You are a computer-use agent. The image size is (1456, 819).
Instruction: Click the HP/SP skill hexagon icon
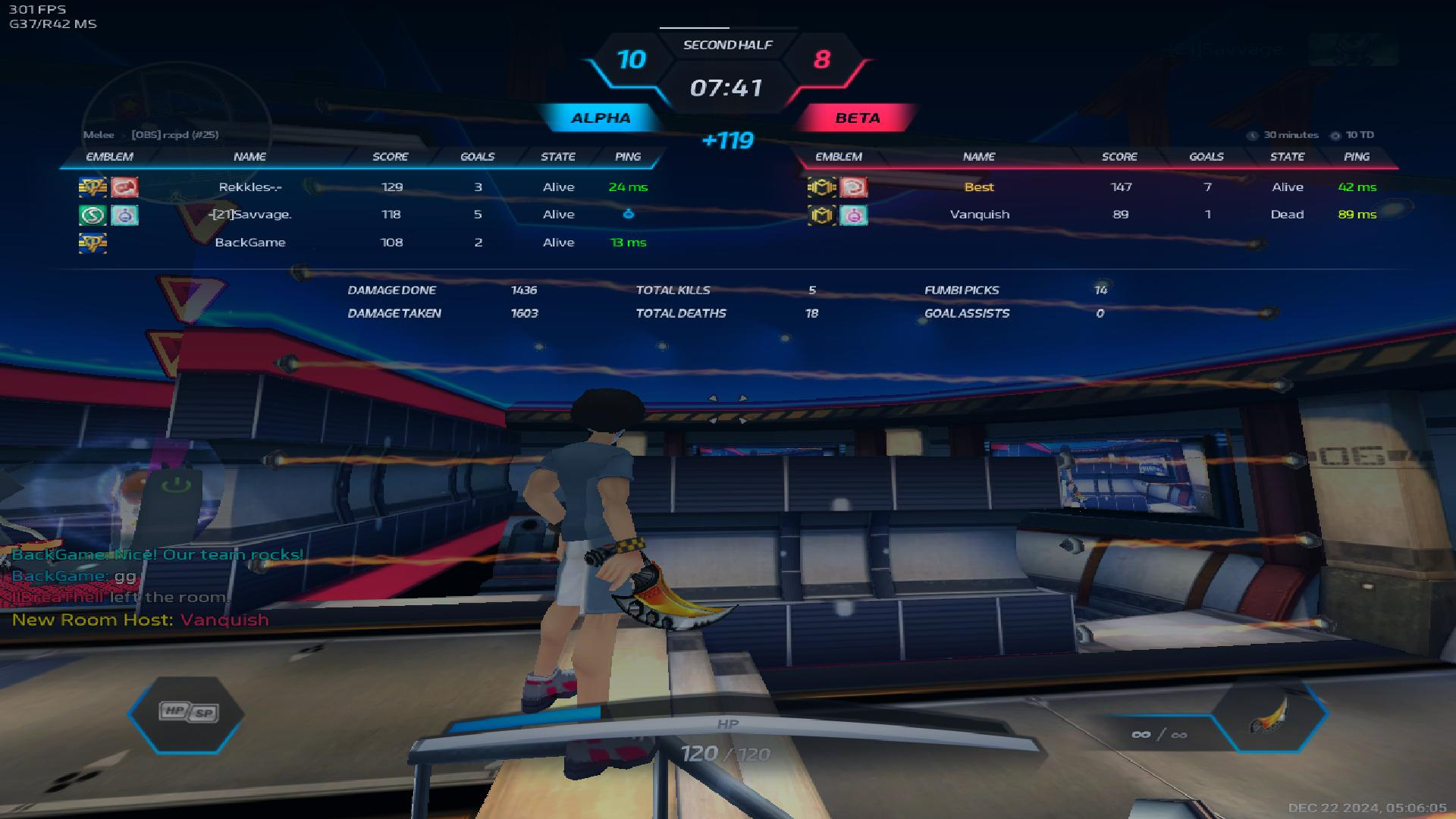point(187,712)
